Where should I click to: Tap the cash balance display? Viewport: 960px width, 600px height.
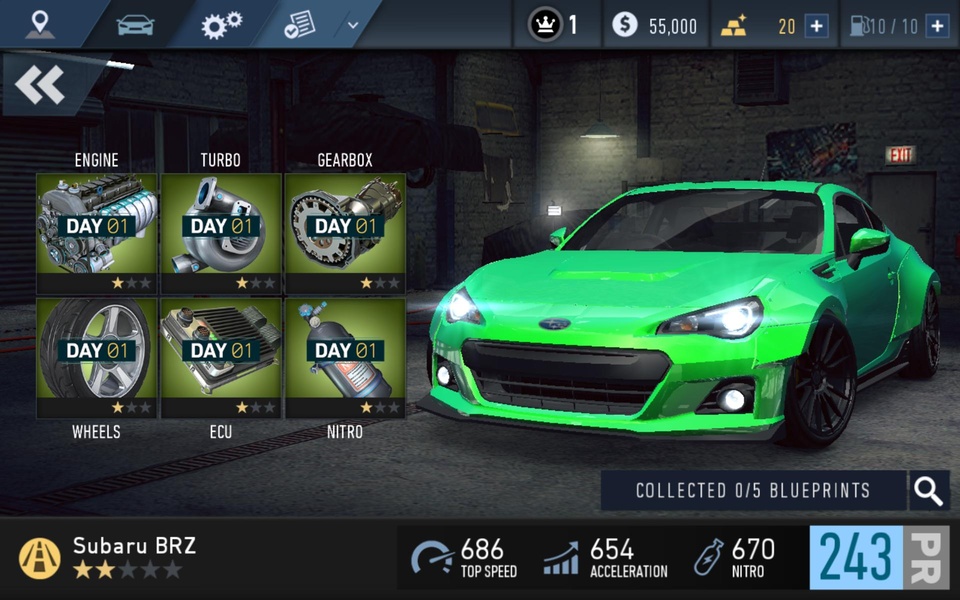tap(655, 26)
